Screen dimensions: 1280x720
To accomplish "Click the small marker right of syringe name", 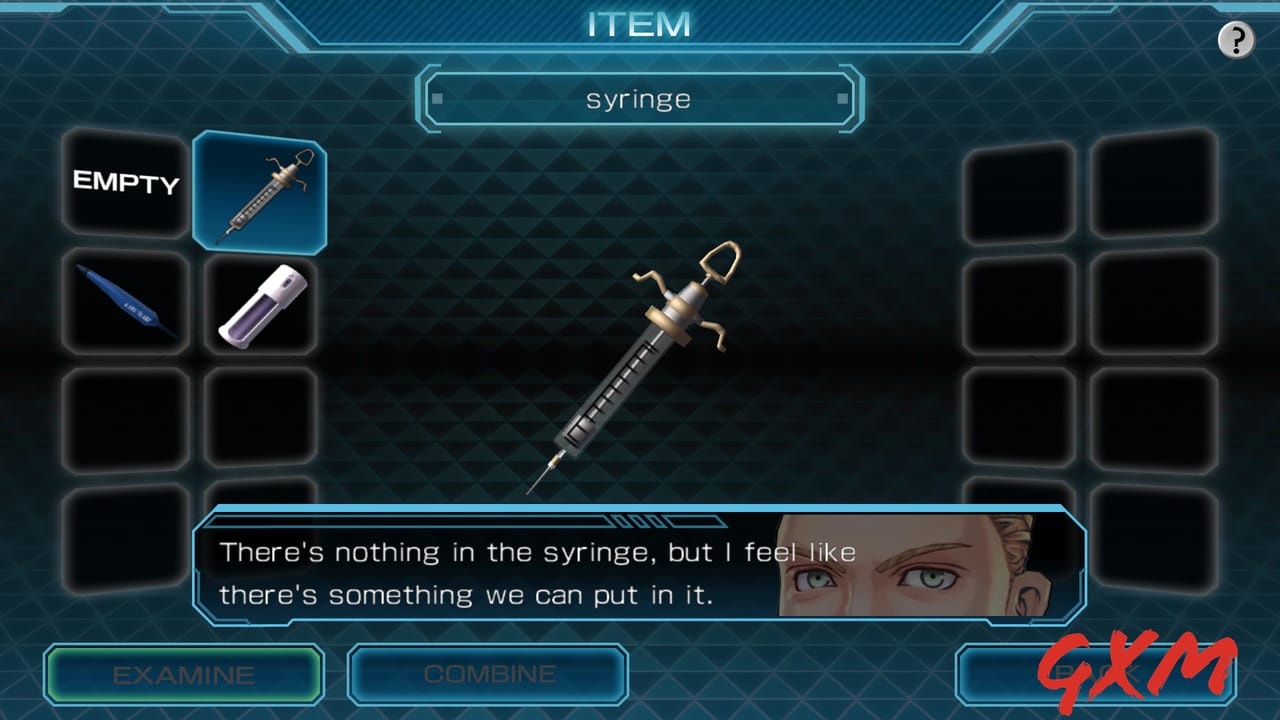I will [844, 98].
